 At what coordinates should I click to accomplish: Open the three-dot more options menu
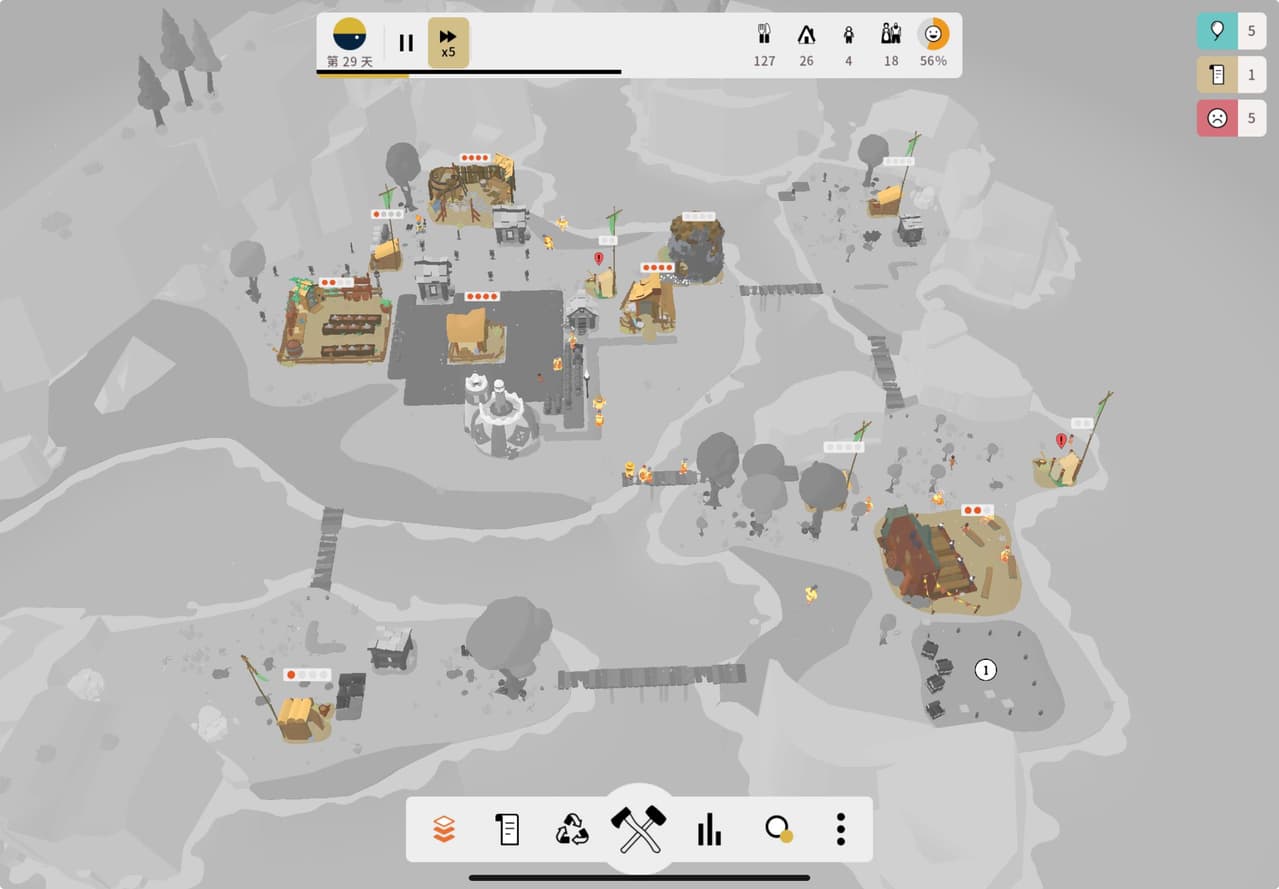[x=841, y=829]
